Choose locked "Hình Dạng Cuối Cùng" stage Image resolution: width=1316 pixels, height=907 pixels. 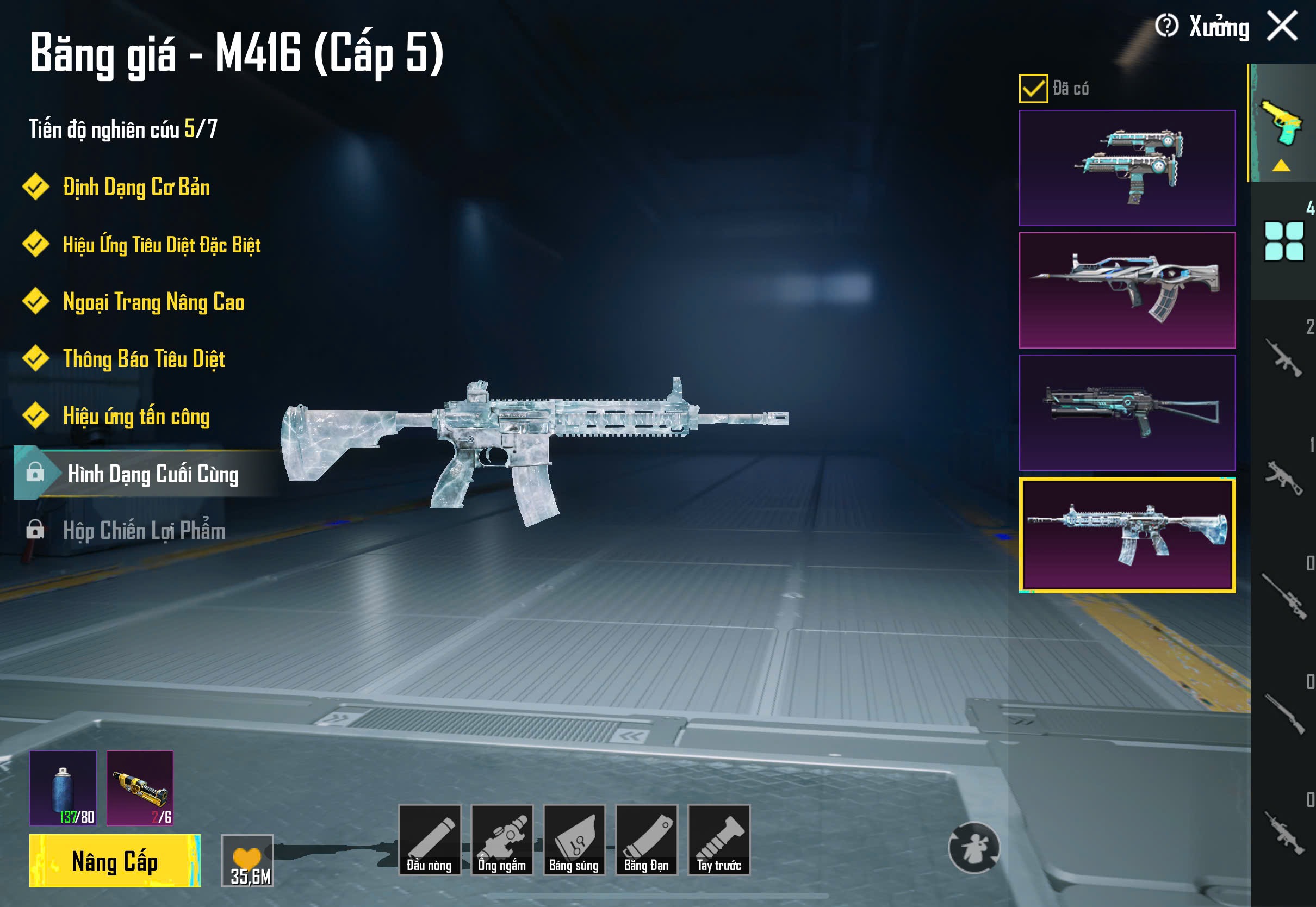point(152,474)
